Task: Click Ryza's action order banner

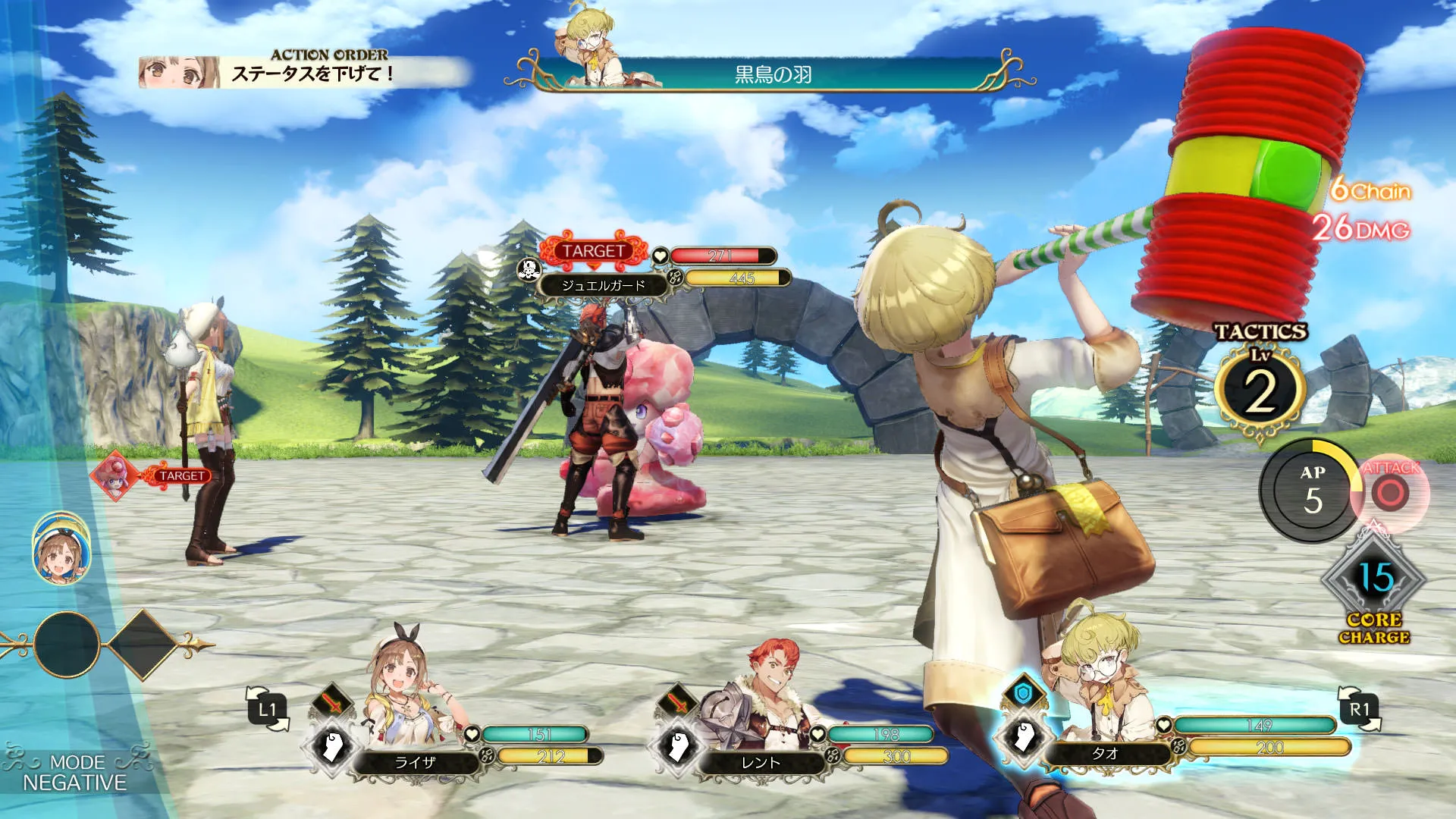Action: [x=303, y=73]
